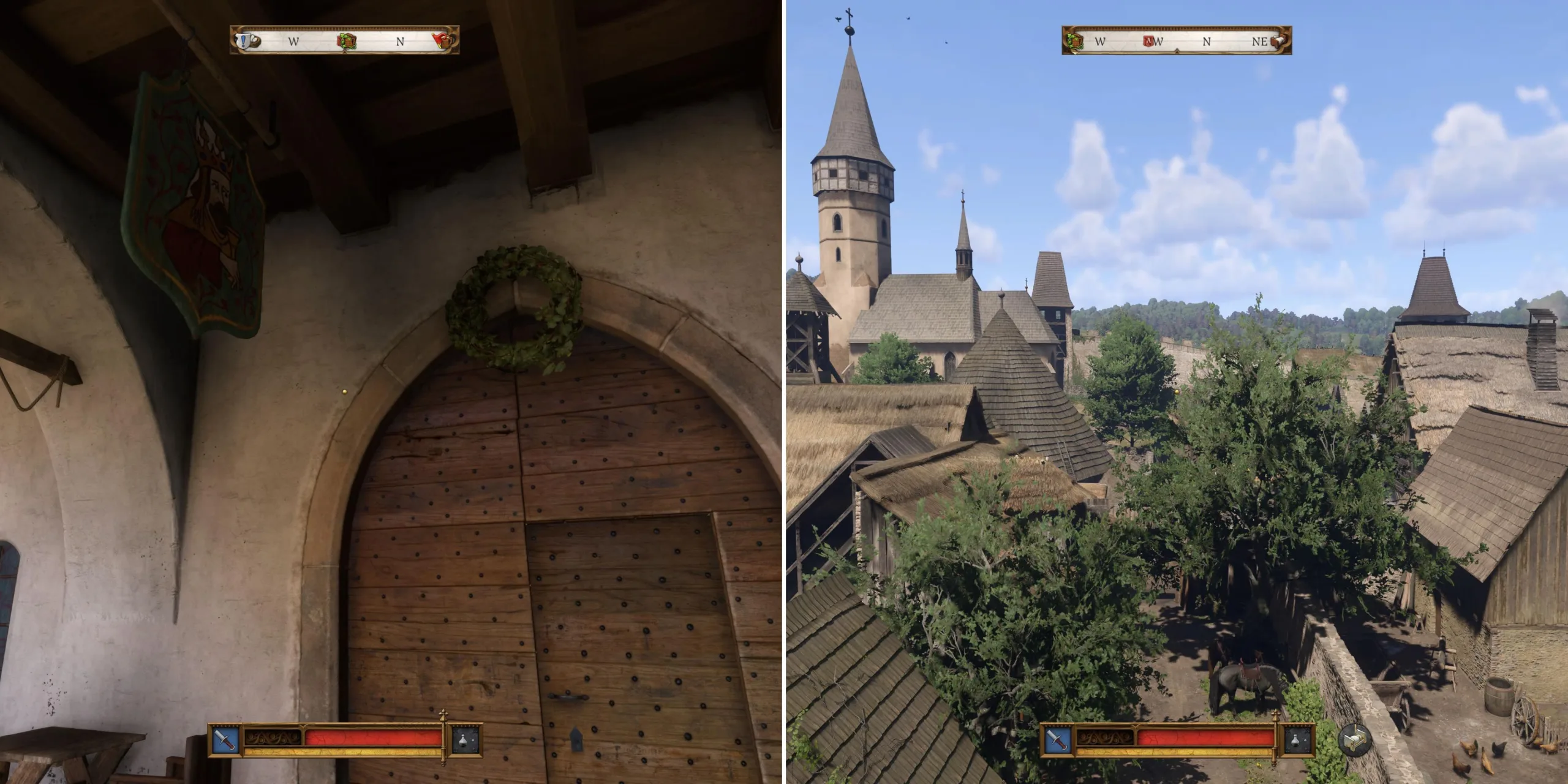This screenshot has width=1568, height=784.
Task: Select the N label on the left compass bar
Action: coord(402,41)
